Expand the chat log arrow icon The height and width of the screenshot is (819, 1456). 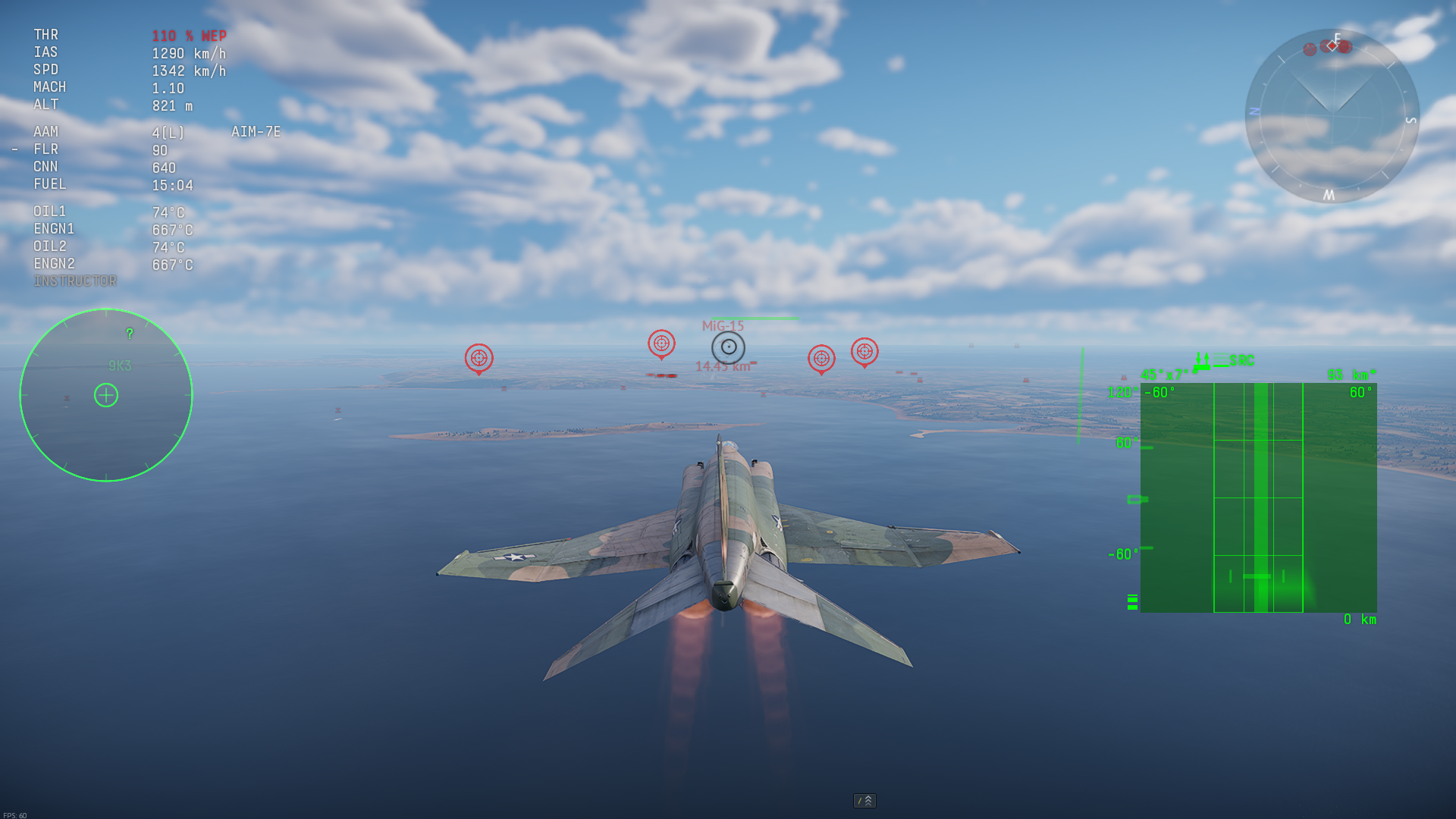[x=864, y=801]
